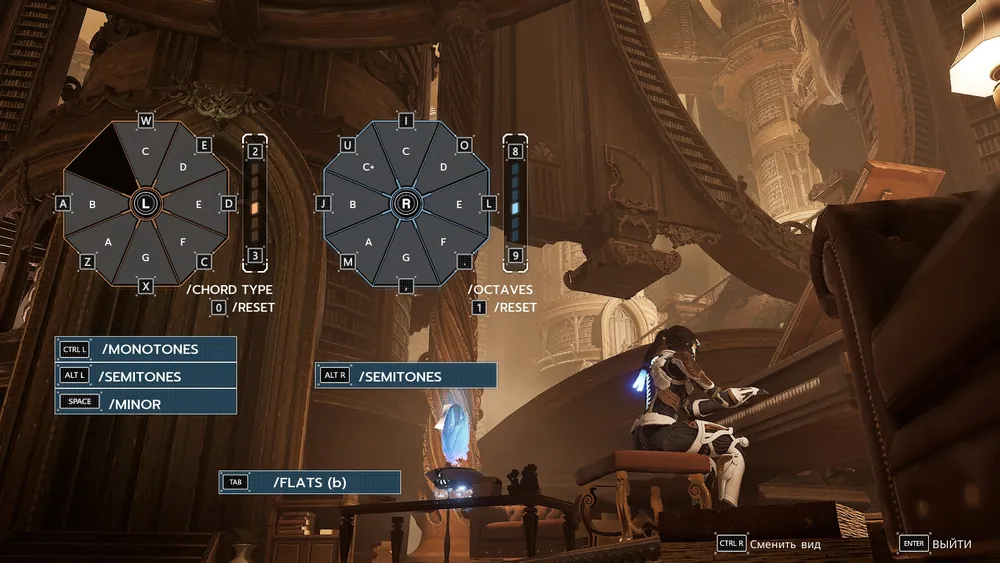Screen dimensions: 1000x563
Task: Select the B segment of the L wheel
Action: click(x=92, y=204)
